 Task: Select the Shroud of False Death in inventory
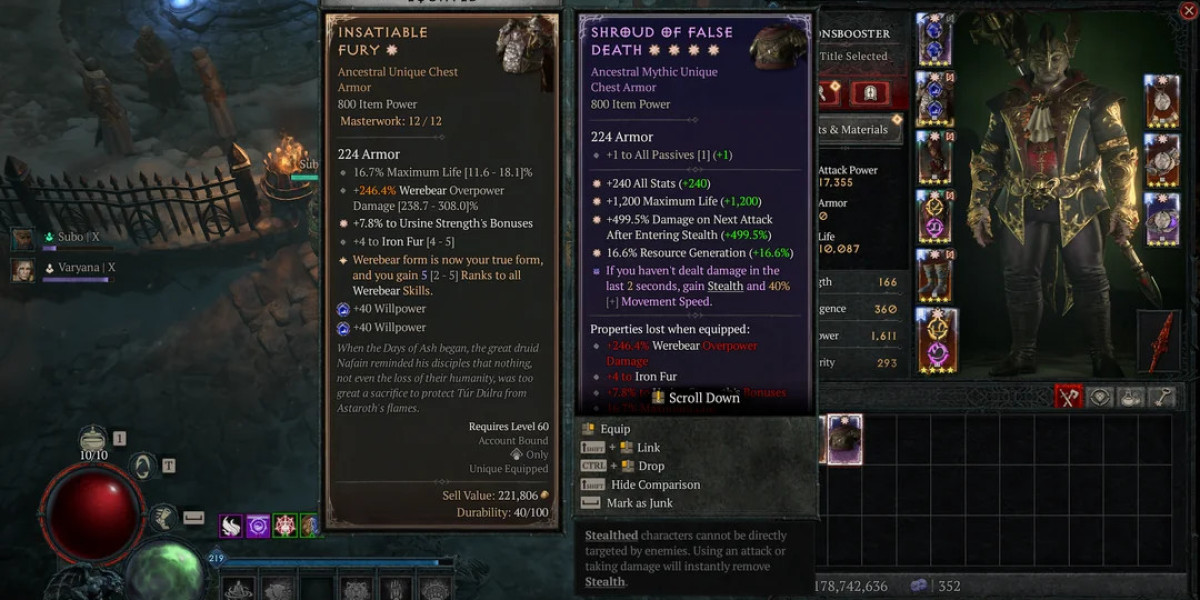[843, 440]
